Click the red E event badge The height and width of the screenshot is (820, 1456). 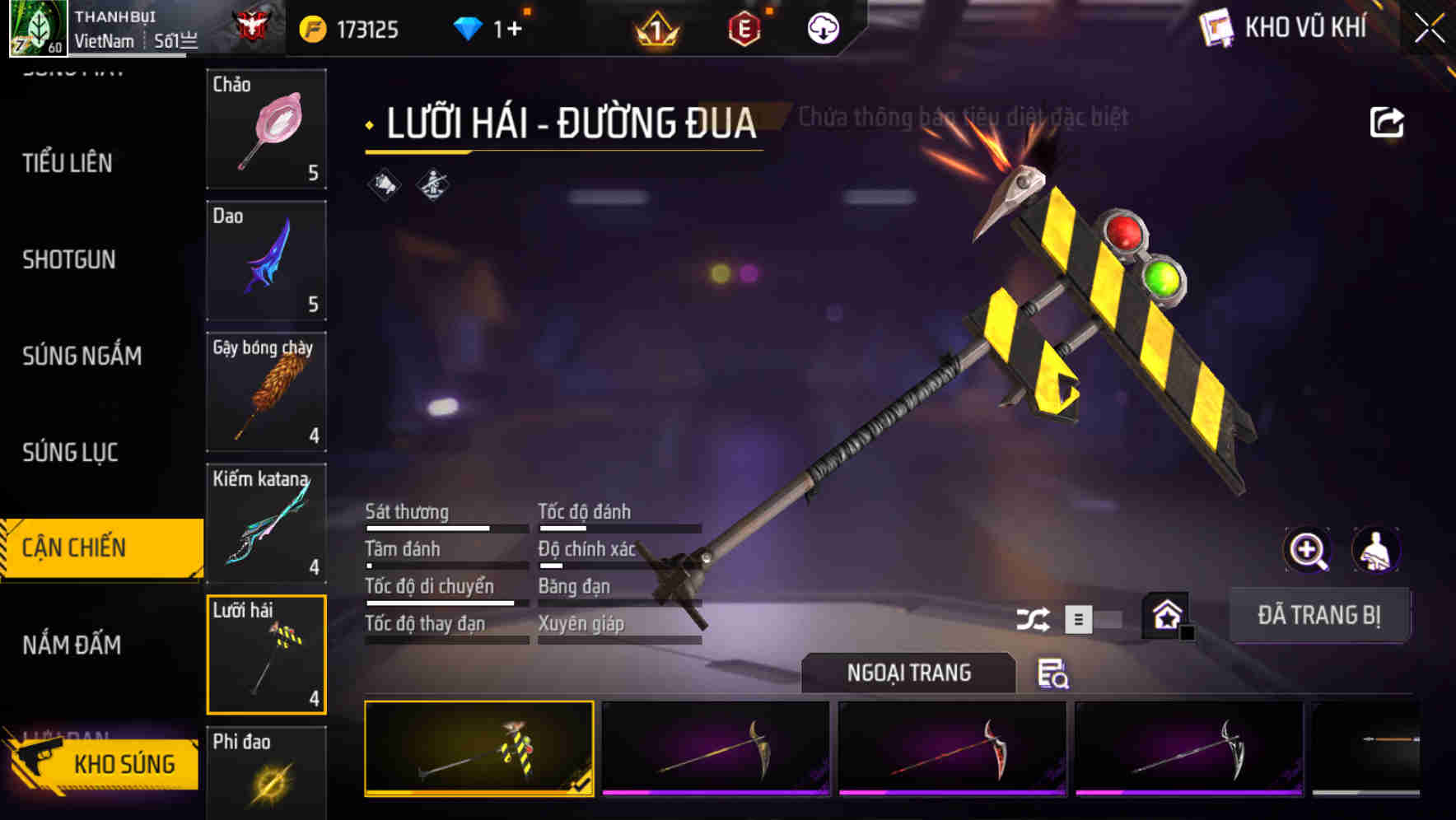745,28
